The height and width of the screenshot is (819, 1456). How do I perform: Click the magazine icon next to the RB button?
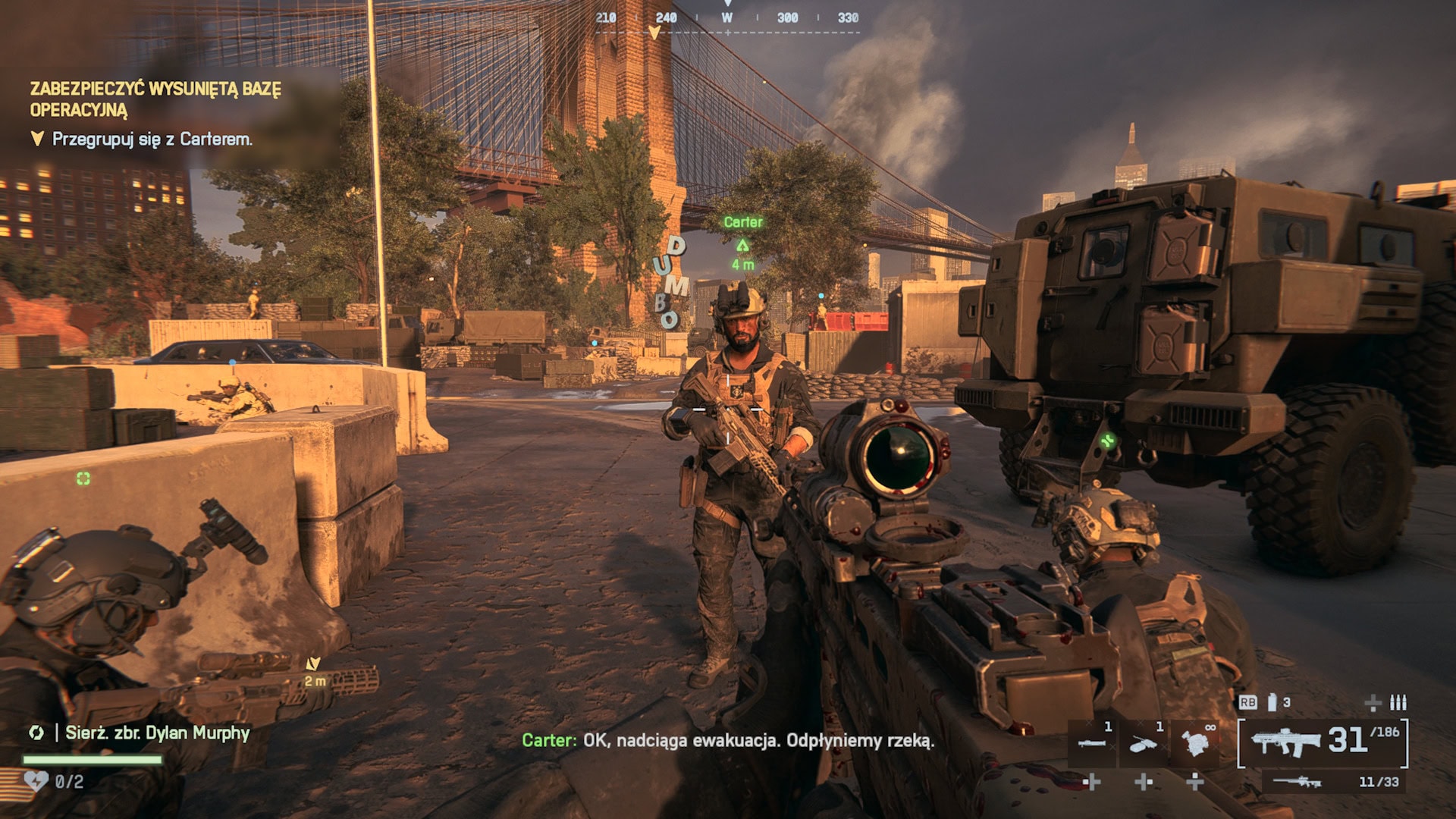[1272, 704]
